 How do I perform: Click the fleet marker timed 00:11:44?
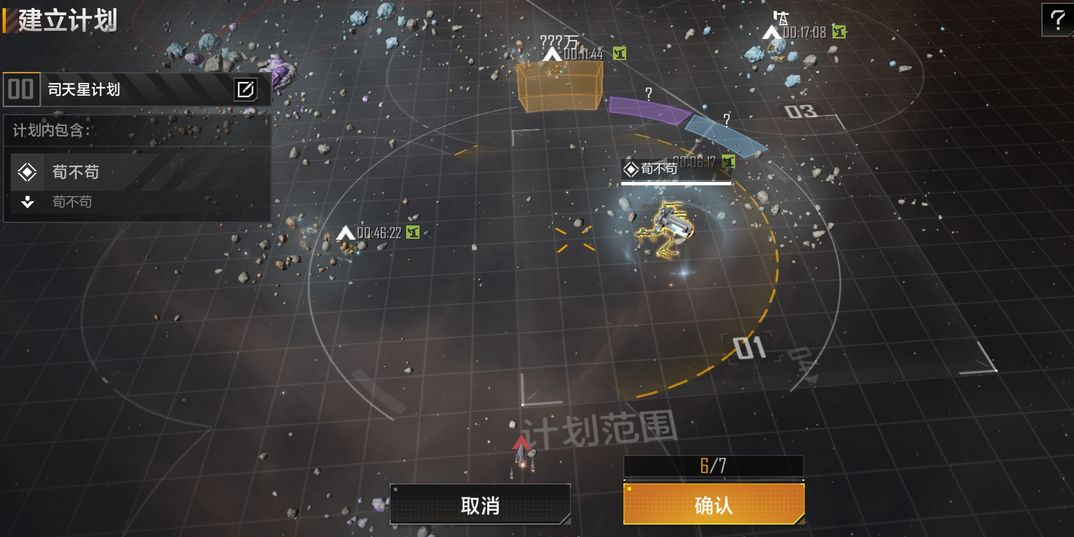[552, 53]
